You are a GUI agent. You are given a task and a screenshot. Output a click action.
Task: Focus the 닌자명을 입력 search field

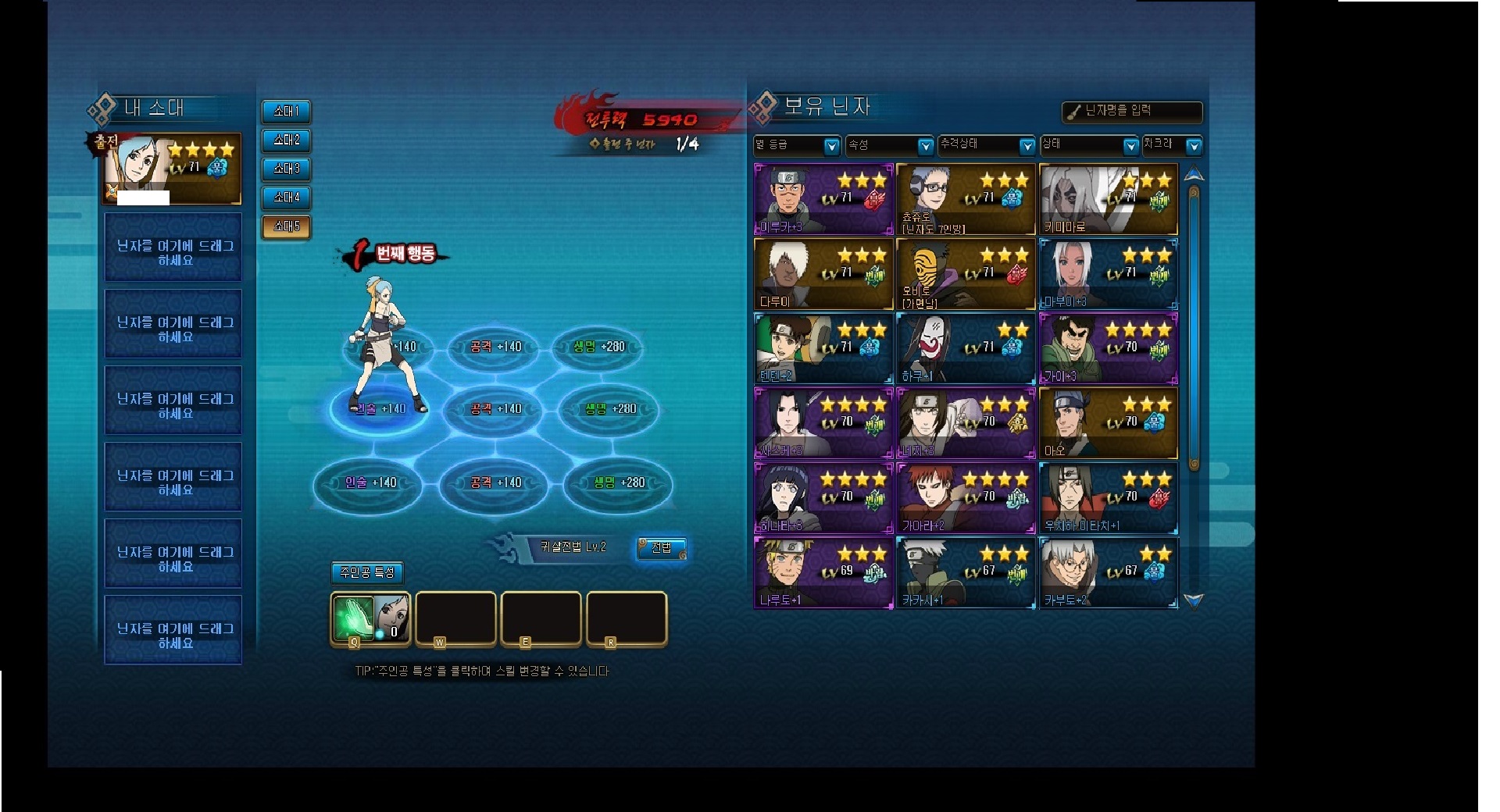pos(1133,112)
